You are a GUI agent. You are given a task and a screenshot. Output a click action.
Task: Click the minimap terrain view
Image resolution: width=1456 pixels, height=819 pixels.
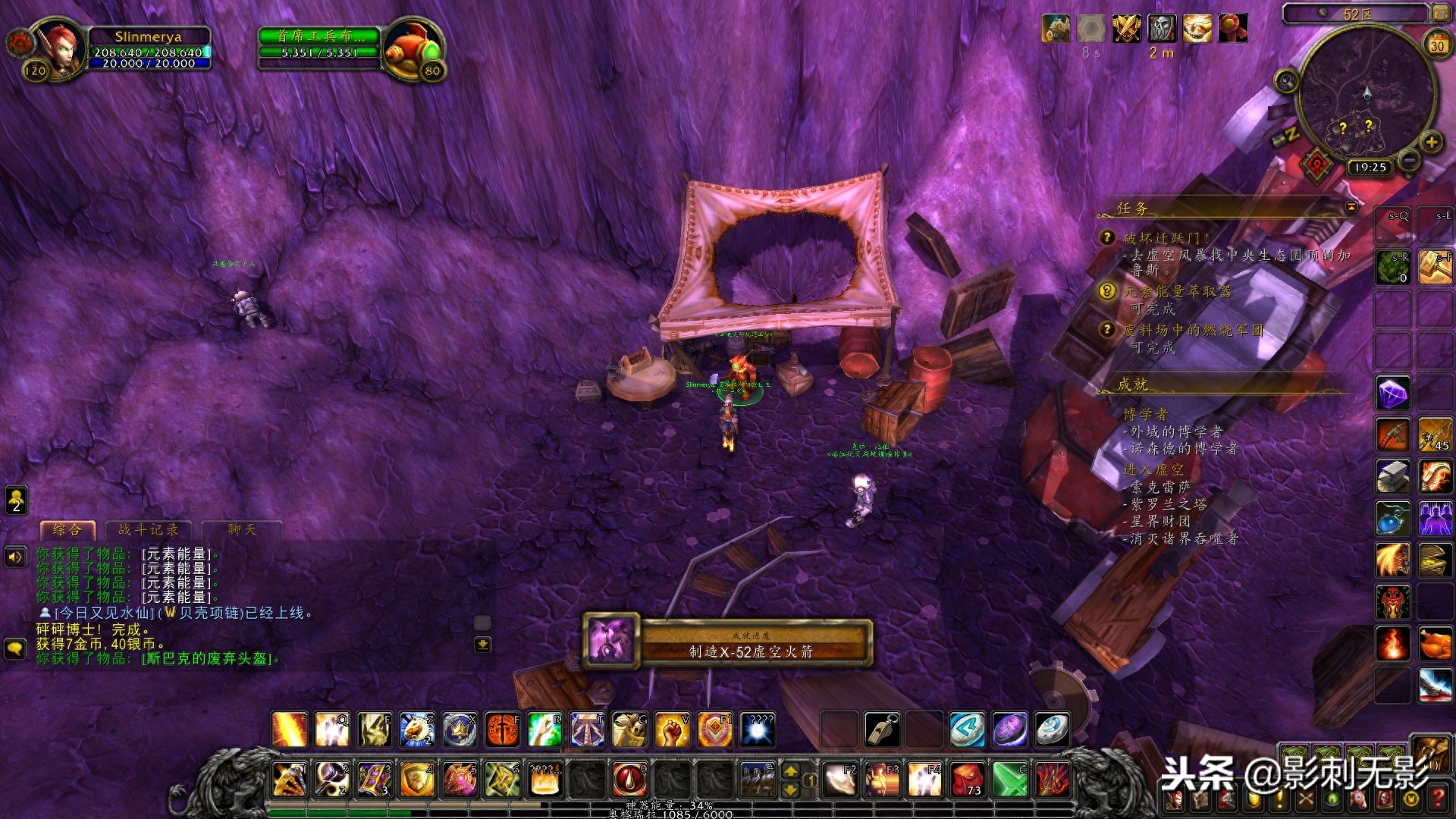click(1367, 95)
